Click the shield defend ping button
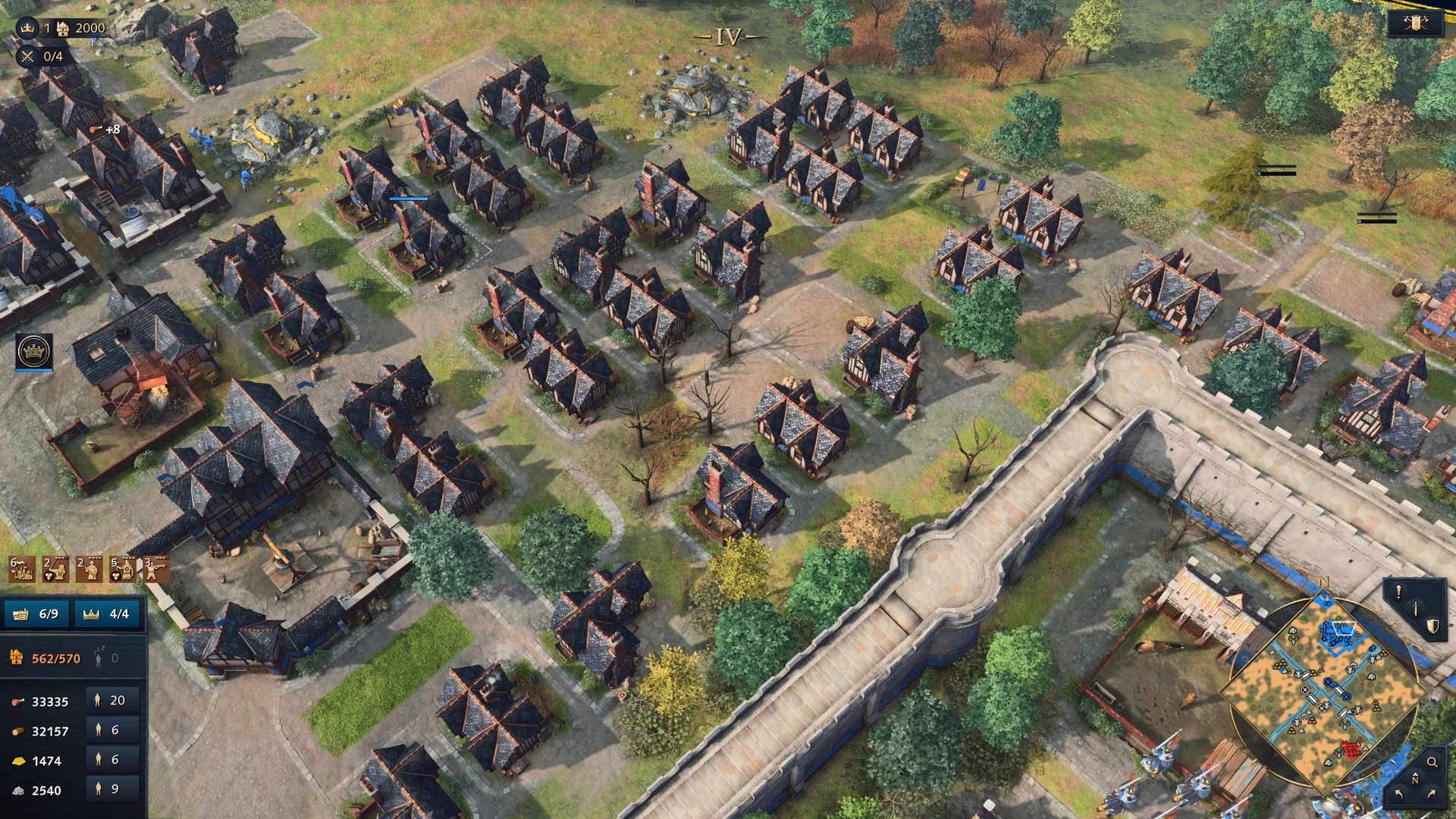Image resolution: width=1456 pixels, height=819 pixels. coord(1432,626)
